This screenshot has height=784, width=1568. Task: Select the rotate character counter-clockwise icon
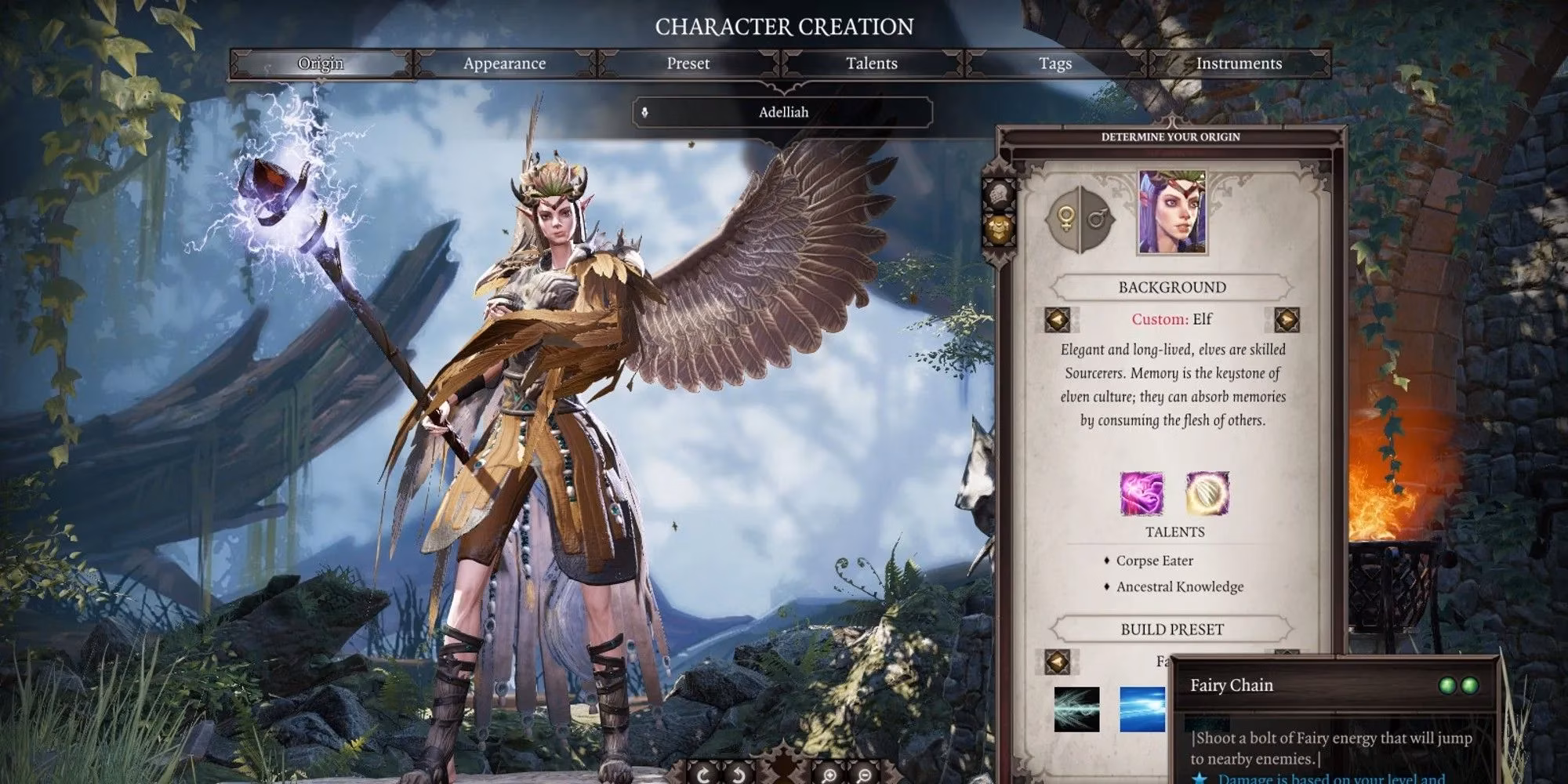tap(738, 775)
